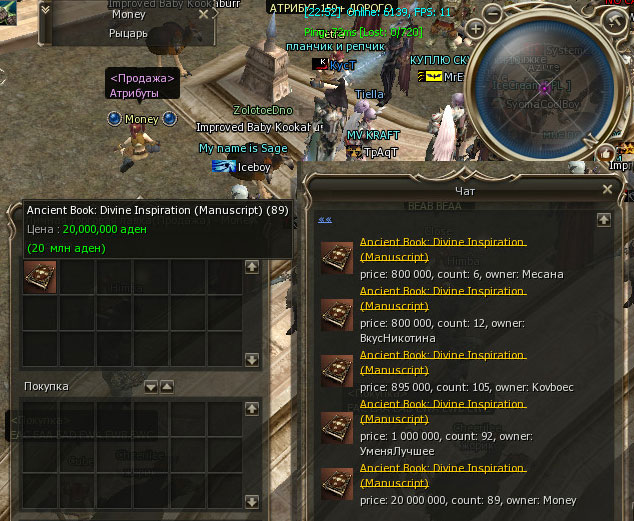Screen dimensions: 634x521
Task: Click the thumbs-up button below the minimap
Action: [606, 152]
